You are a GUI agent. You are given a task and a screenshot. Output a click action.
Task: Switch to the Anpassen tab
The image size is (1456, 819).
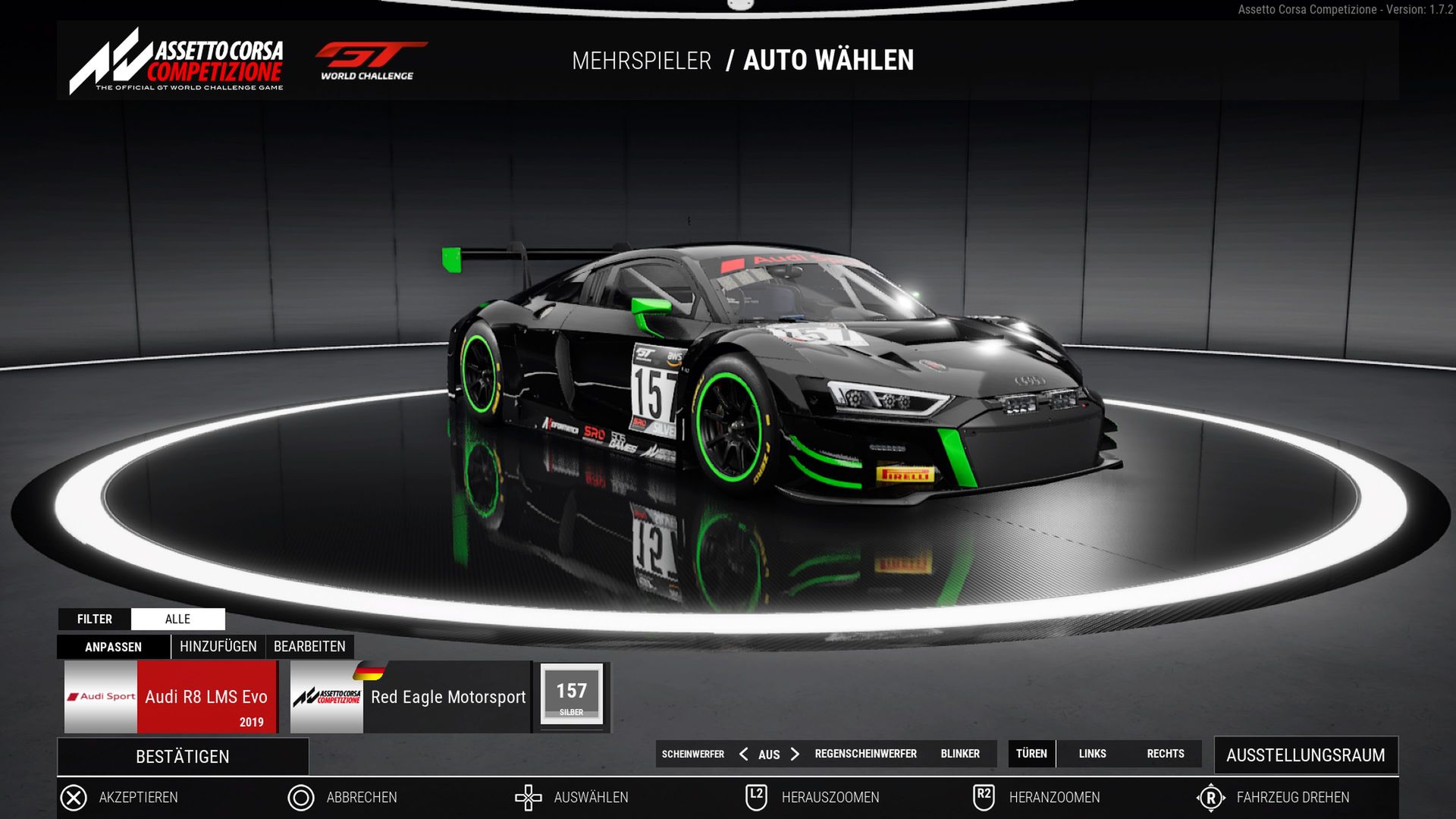113,647
